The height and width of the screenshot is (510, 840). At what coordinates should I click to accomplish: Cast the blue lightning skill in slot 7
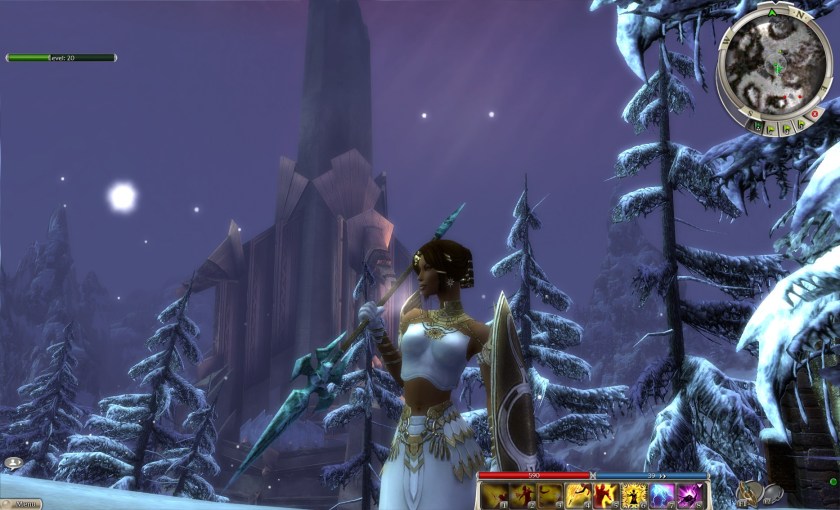coord(662,495)
